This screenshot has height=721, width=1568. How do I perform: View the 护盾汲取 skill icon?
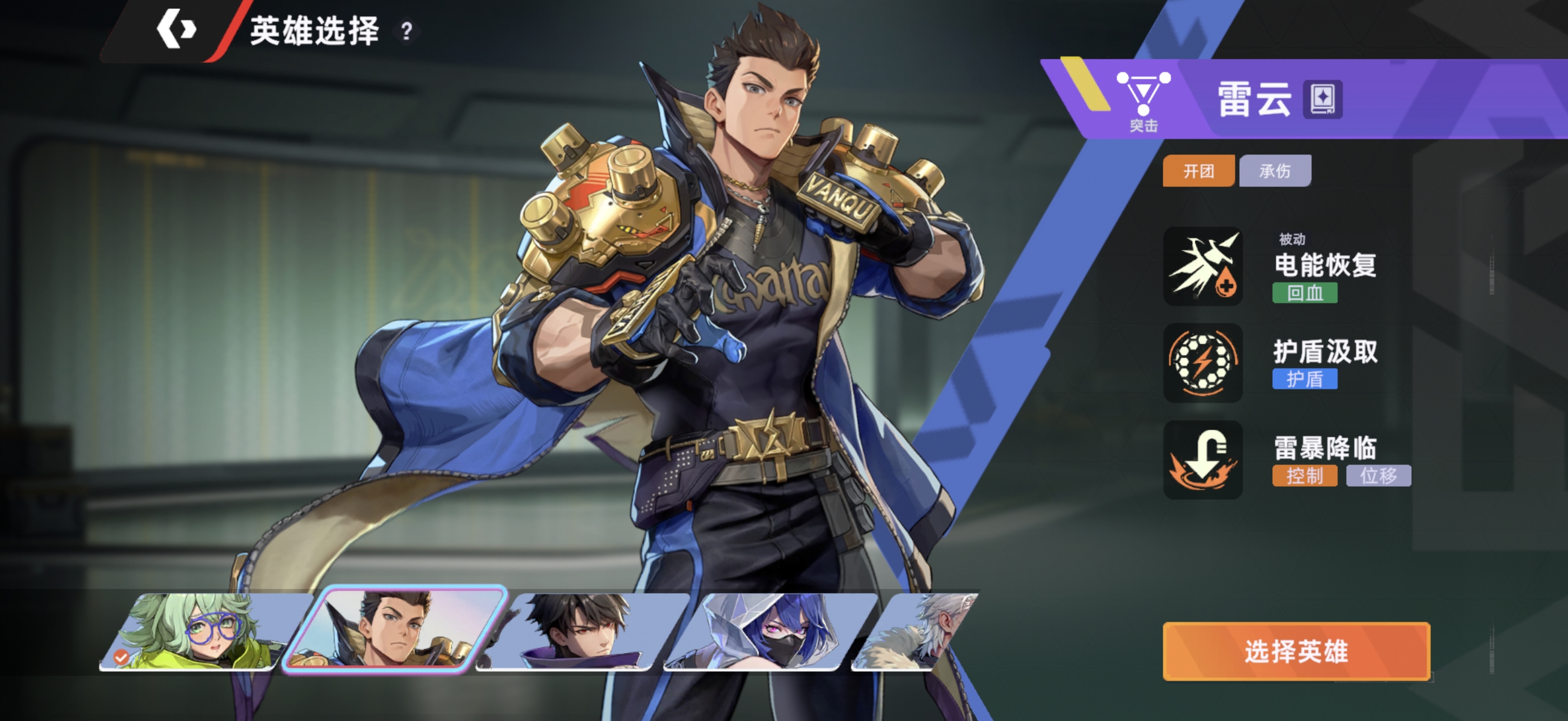1203,363
